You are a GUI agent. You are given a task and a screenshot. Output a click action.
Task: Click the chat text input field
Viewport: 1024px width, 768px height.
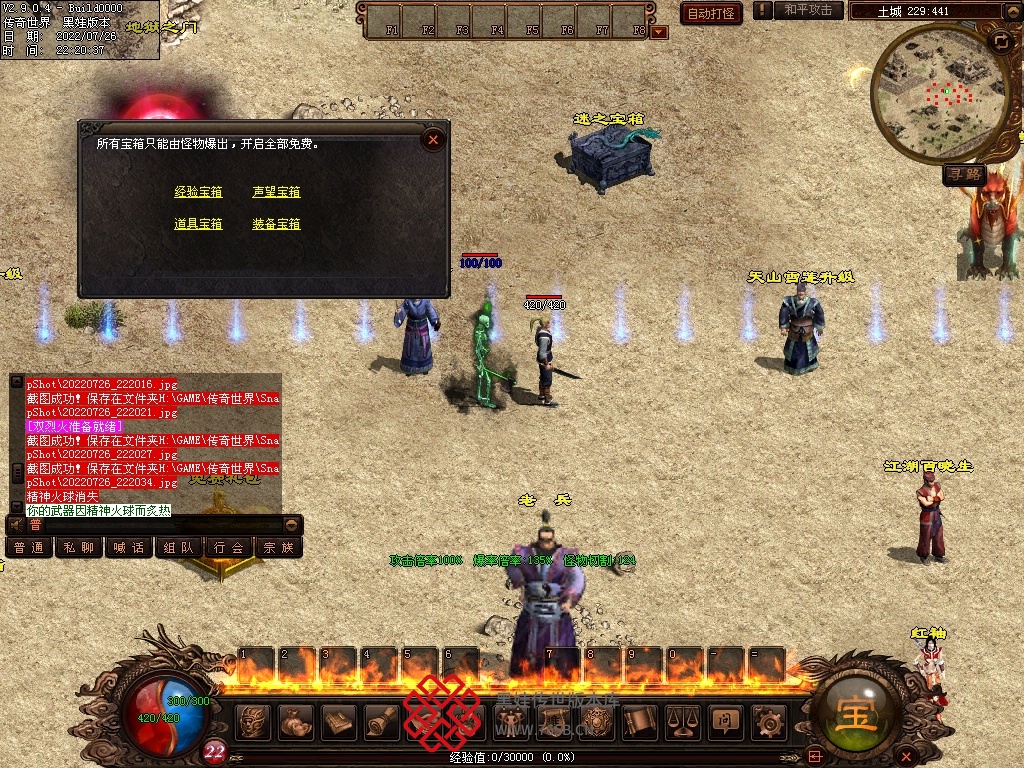point(155,524)
